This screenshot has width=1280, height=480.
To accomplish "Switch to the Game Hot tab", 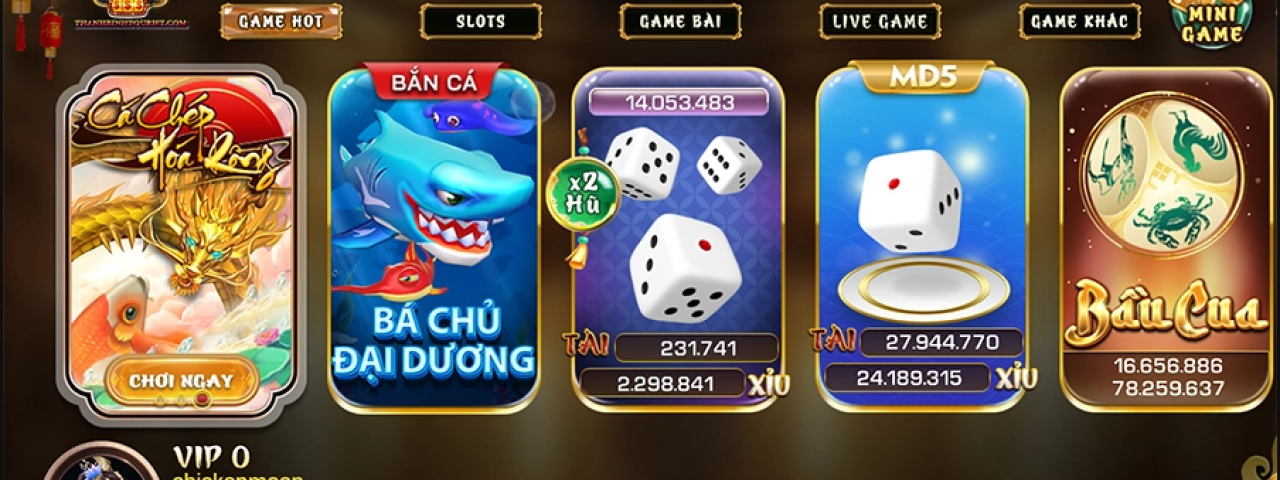I will tap(280, 21).
